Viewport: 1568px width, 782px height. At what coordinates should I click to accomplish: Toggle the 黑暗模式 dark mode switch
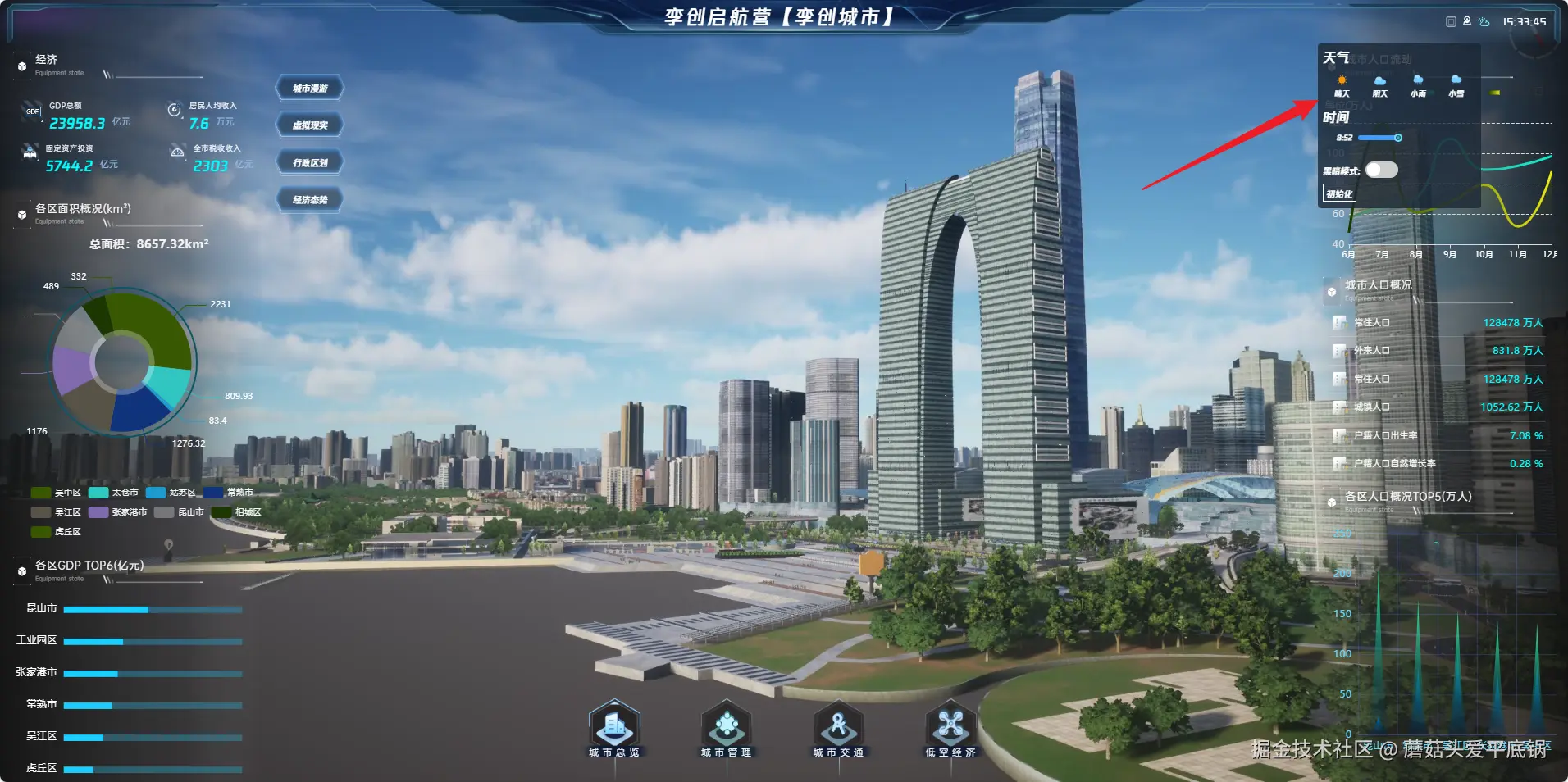[x=1381, y=170]
